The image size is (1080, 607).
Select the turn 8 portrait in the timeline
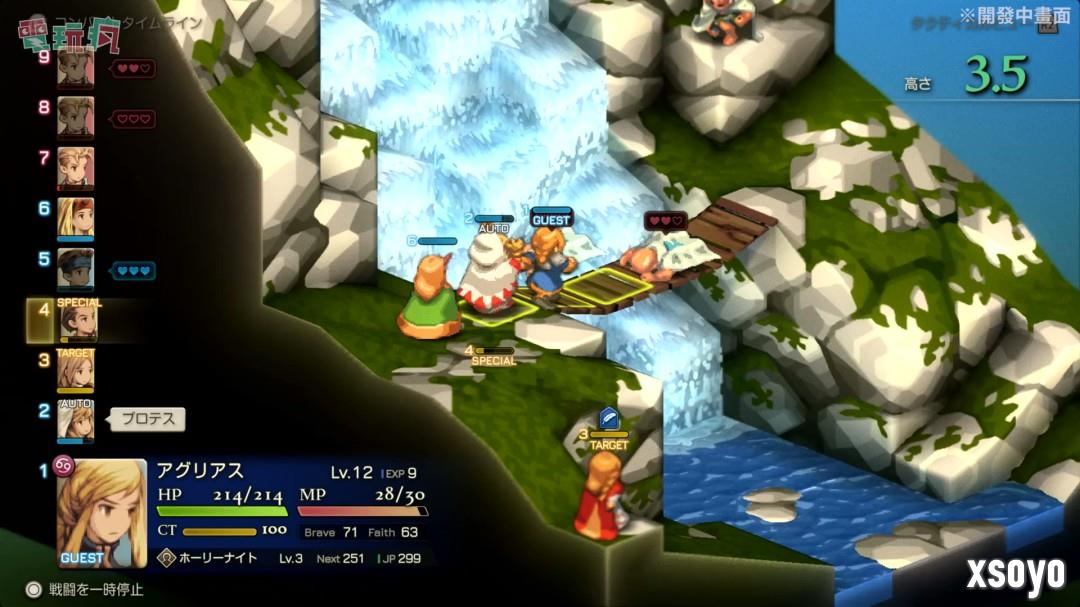click(x=75, y=116)
